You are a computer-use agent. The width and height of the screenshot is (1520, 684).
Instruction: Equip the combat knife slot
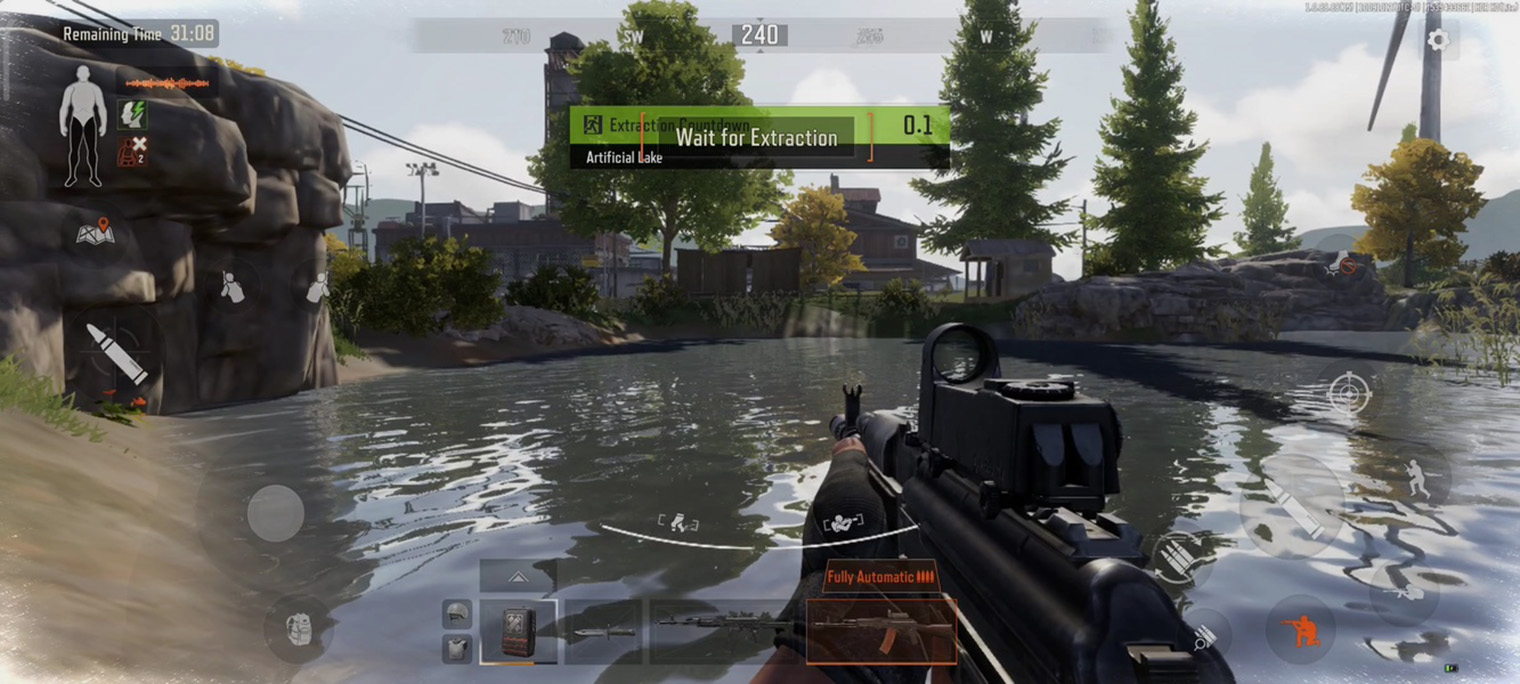click(x=603, y=632)
